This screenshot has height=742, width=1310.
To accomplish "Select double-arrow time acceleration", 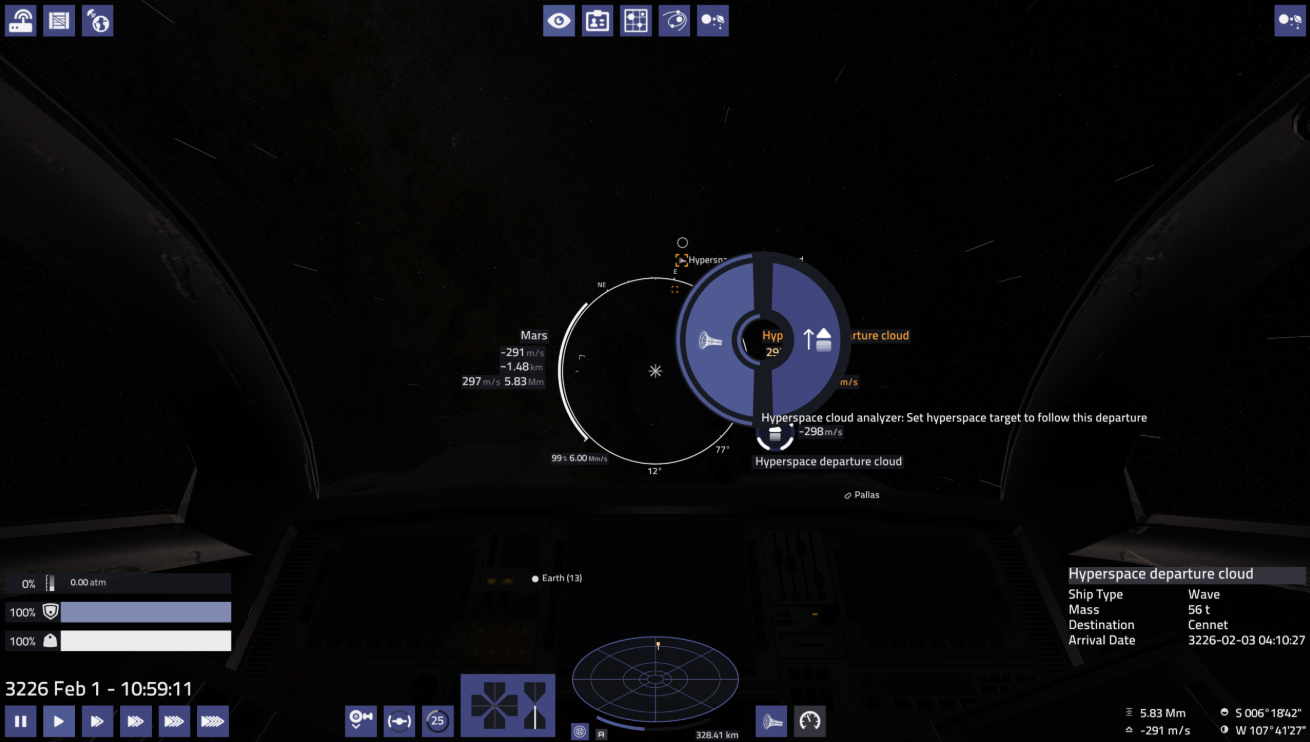I will click(97, 720).
